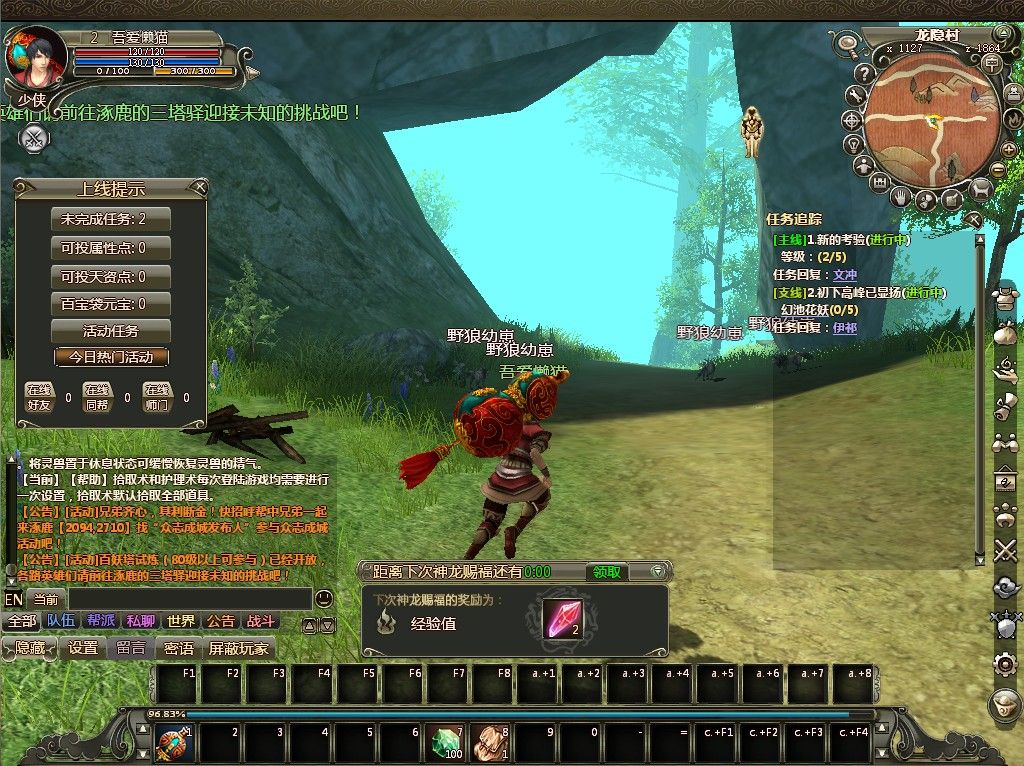Image resolution: width=1024 pixels, height=766 pixels.
Task: Click the question mark help icon by minimap
Action: coord(865,73)
